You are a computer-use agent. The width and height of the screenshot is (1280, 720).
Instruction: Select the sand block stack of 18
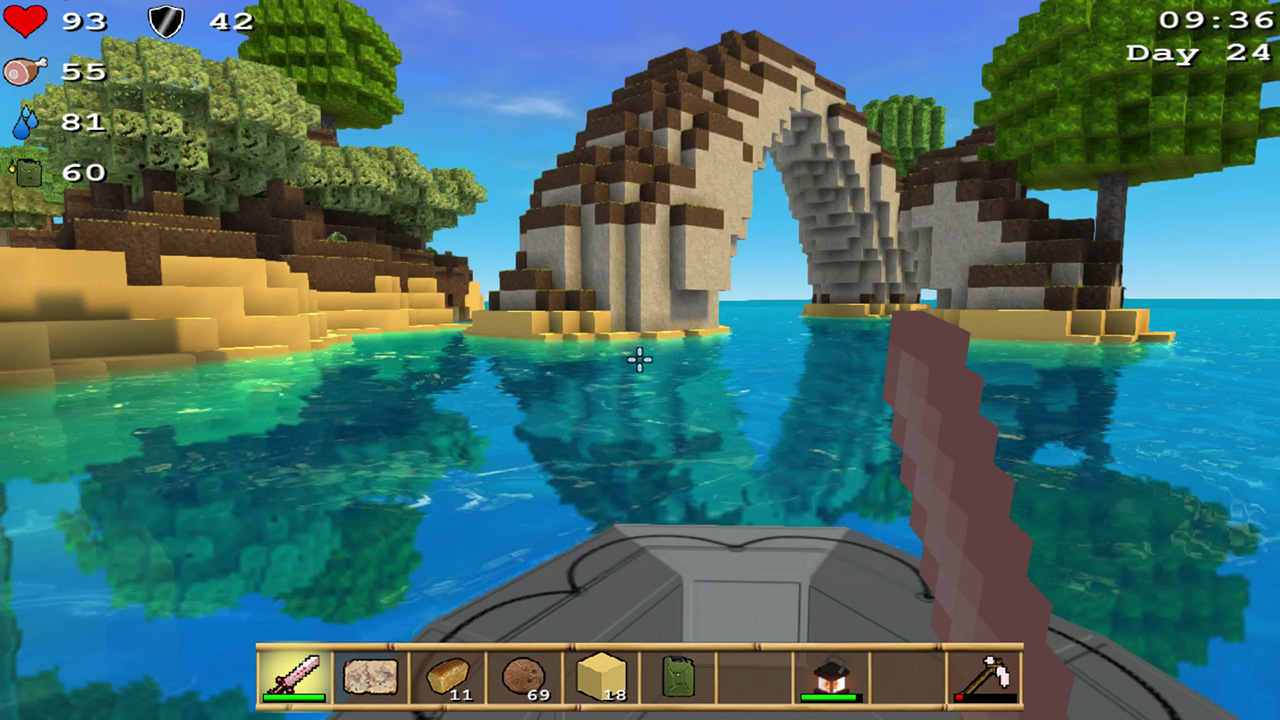[x=600, y=677]
